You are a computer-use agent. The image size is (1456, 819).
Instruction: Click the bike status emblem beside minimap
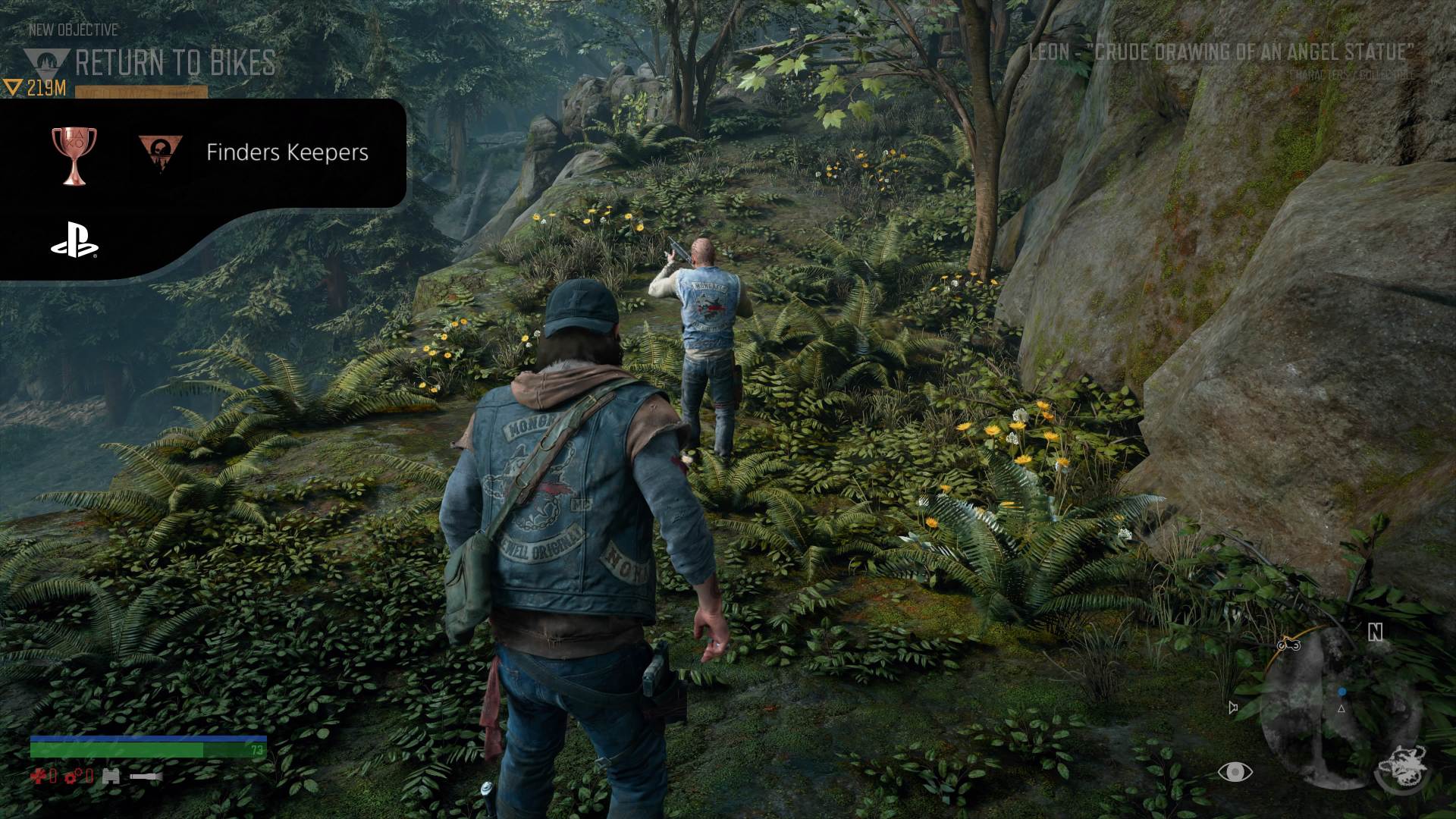coord(1401,767)
